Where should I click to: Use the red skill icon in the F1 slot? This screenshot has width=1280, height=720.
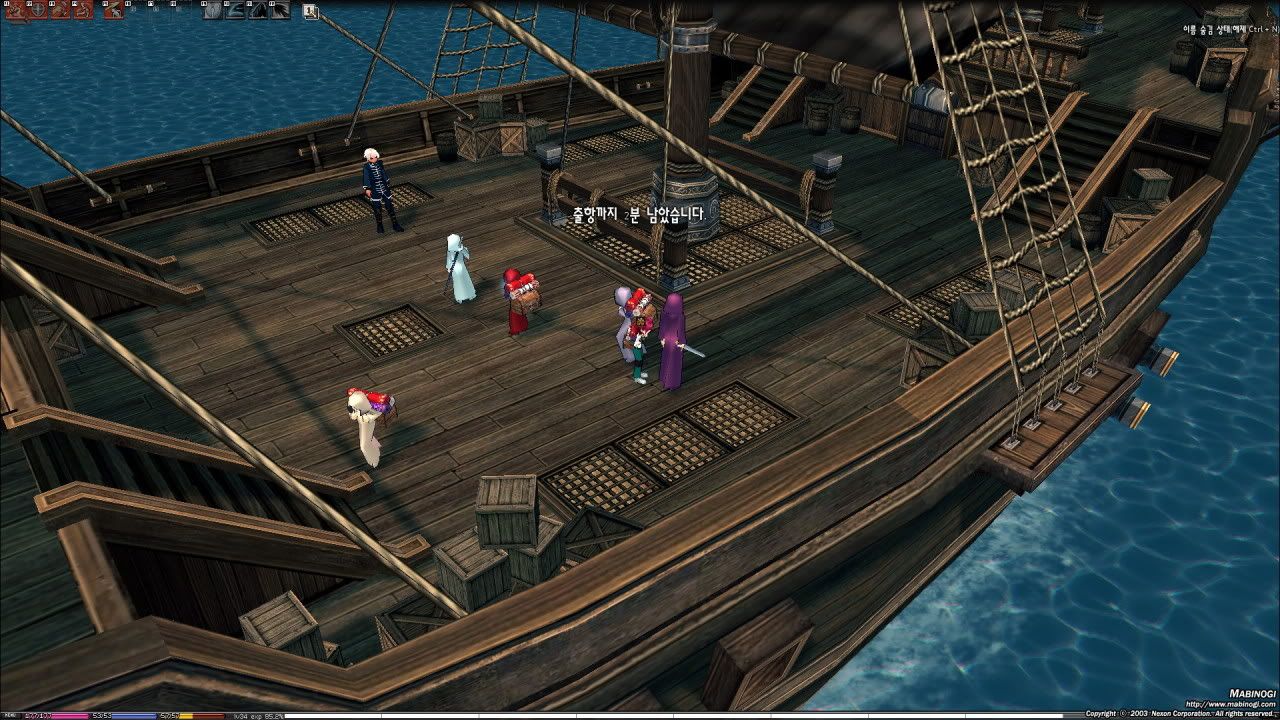pyautogui.click(x=14, y=11)
